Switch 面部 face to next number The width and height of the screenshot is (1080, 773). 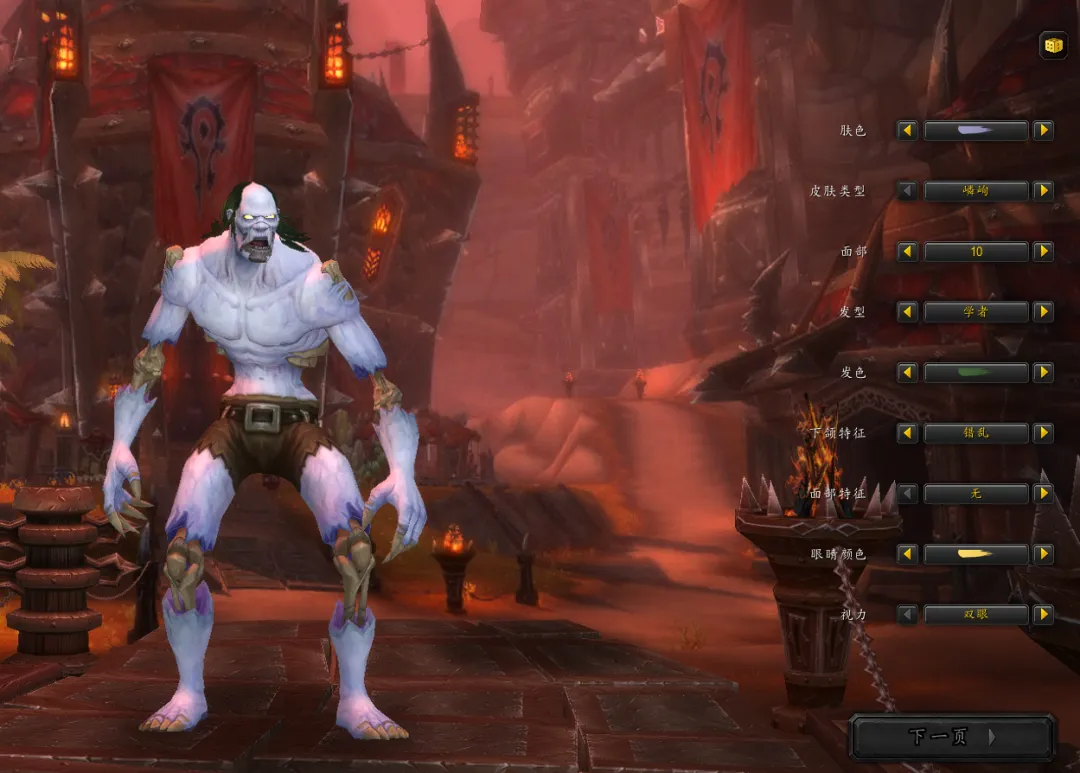click(x=1043, y=251)
